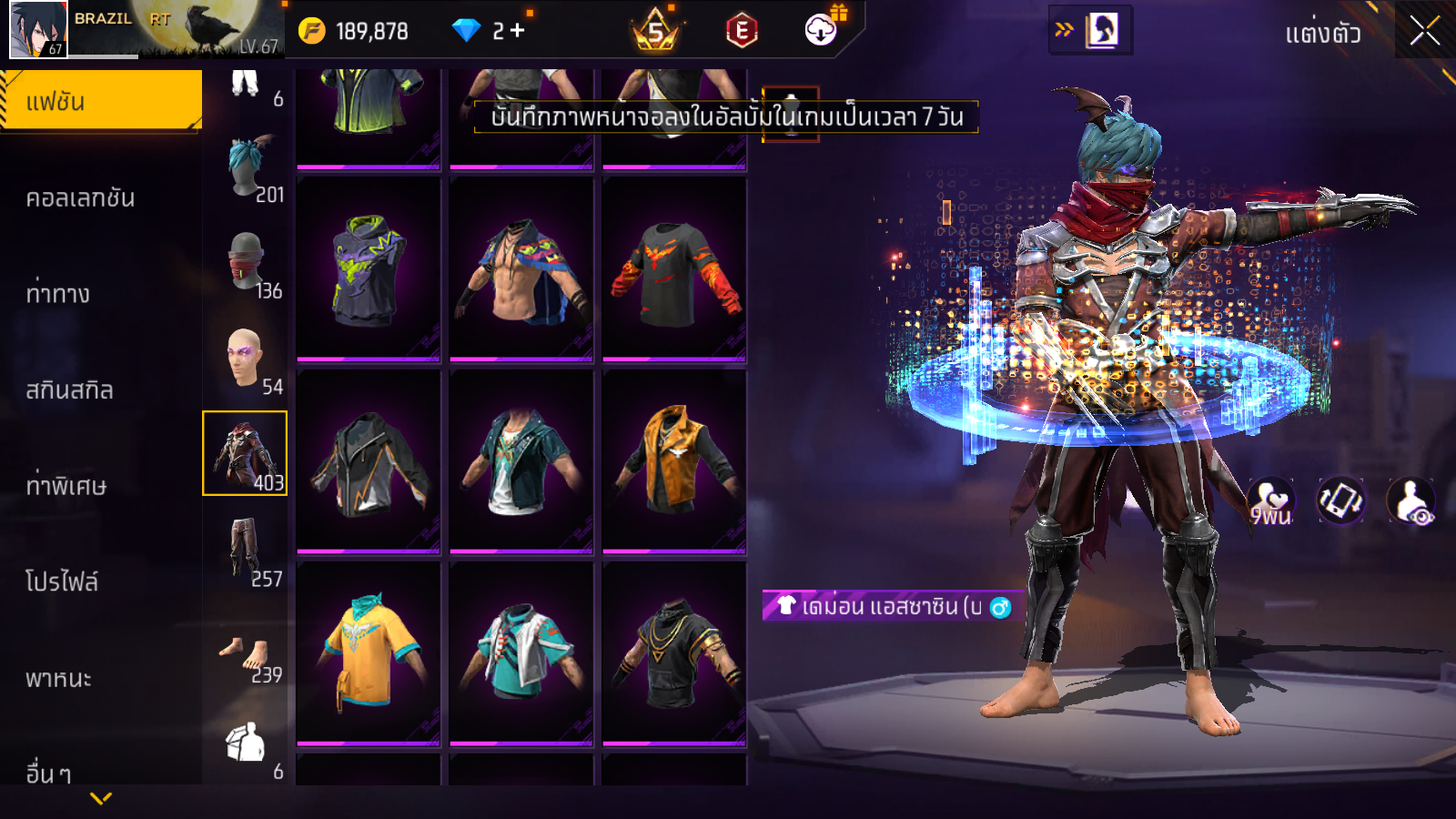
Task: Switch to the แฟชั่น tab
Action: point(101,101)
